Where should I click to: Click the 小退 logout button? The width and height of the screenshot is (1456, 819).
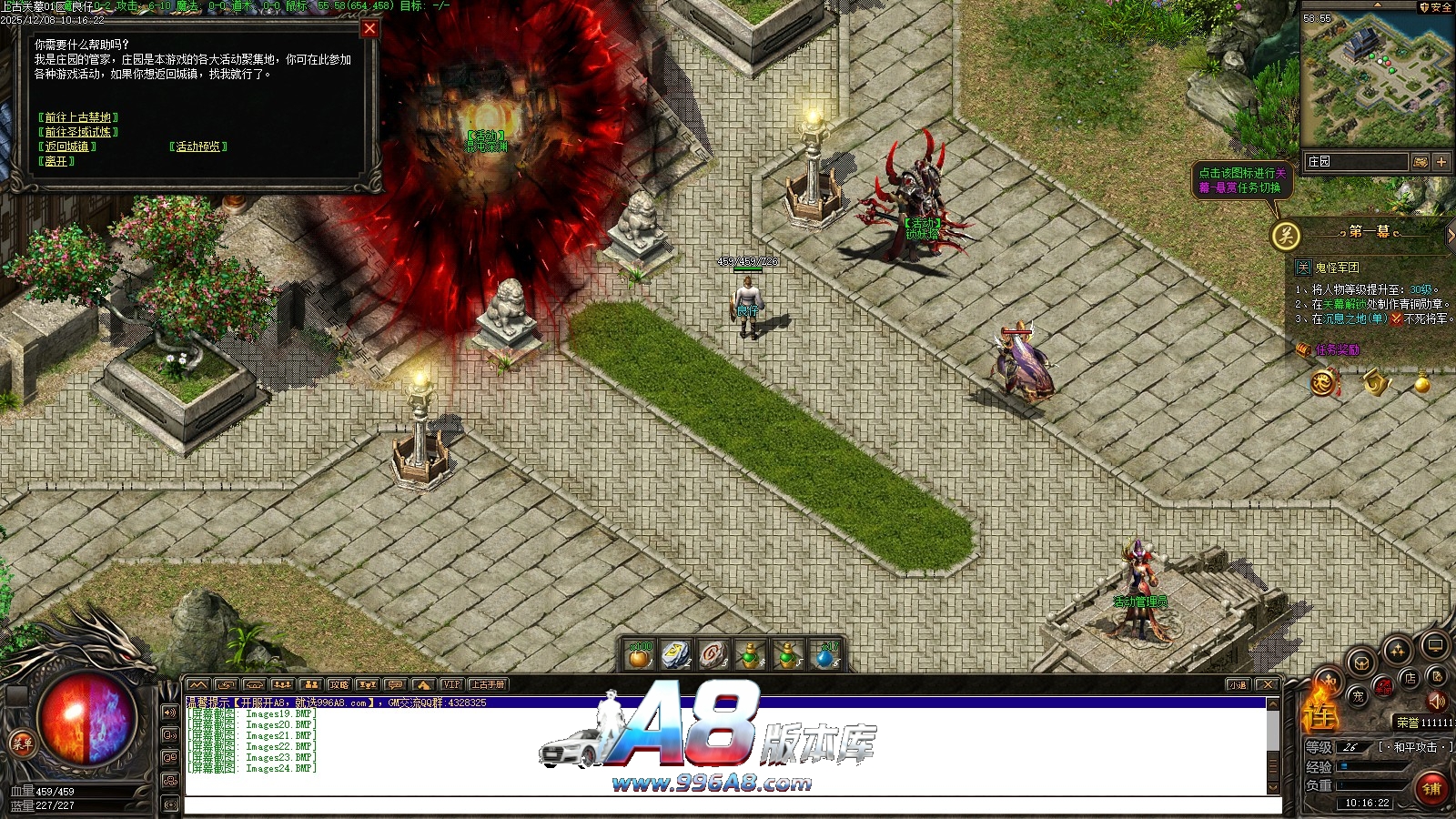[1238, 684]
